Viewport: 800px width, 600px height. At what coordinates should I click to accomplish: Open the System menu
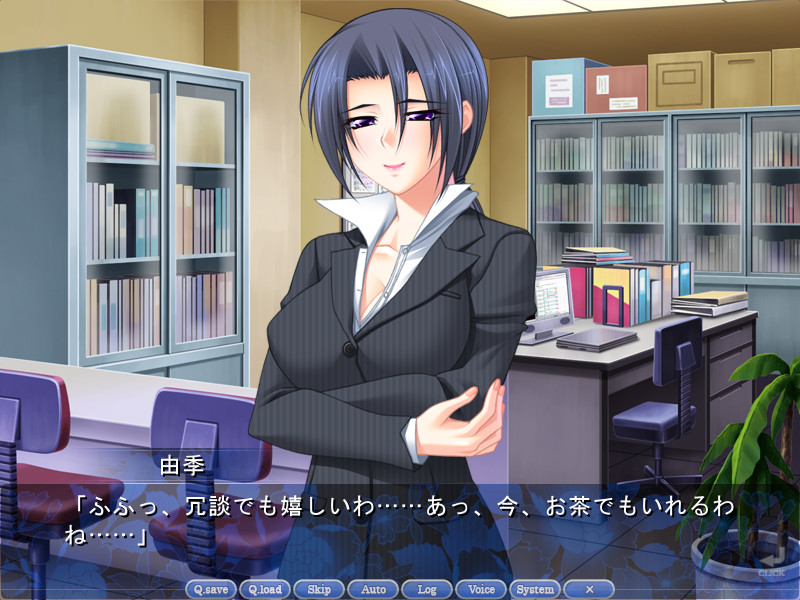click(x=535, y=589)
